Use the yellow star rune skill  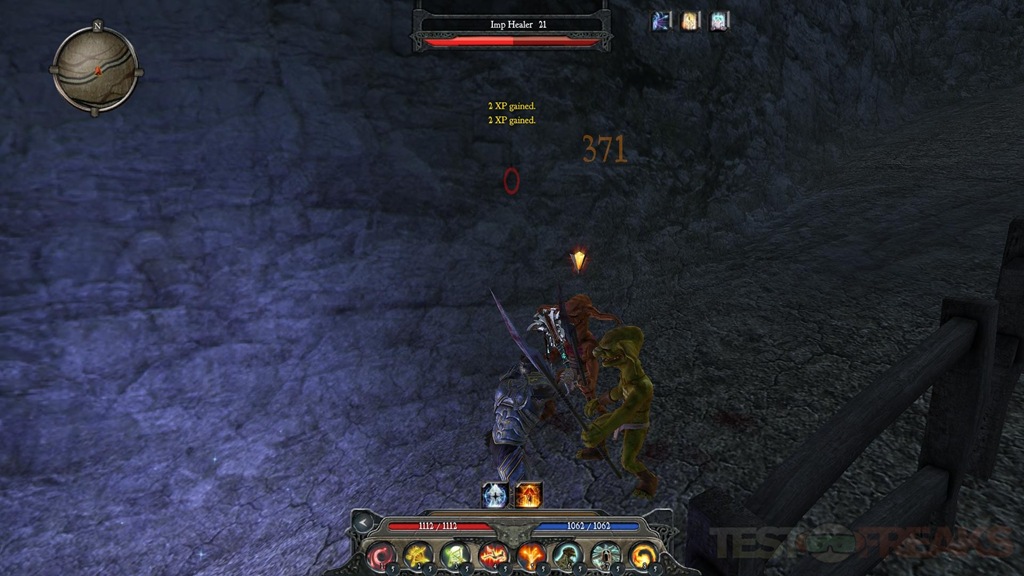[418, 554]
